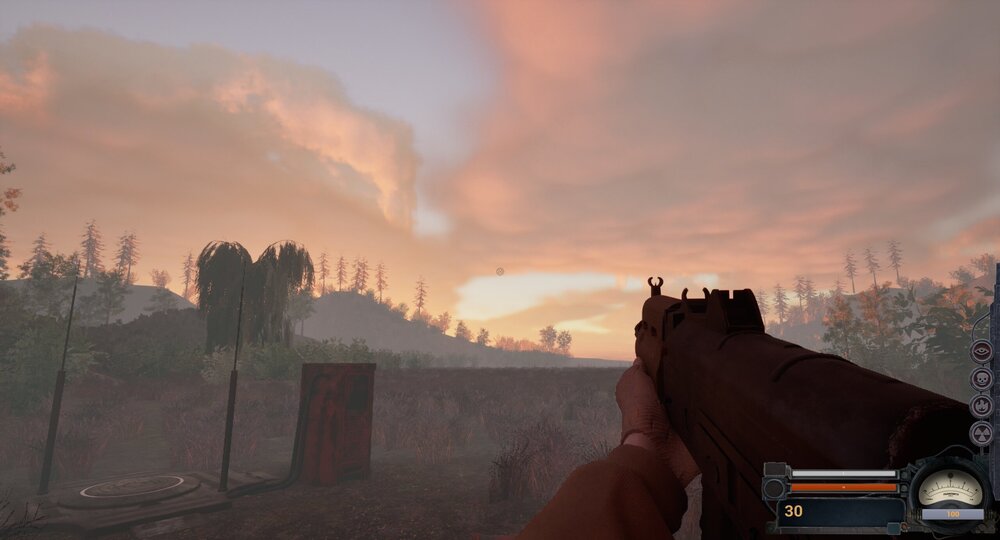
Task: Select the skull status icon
Action: pos(981,379)
